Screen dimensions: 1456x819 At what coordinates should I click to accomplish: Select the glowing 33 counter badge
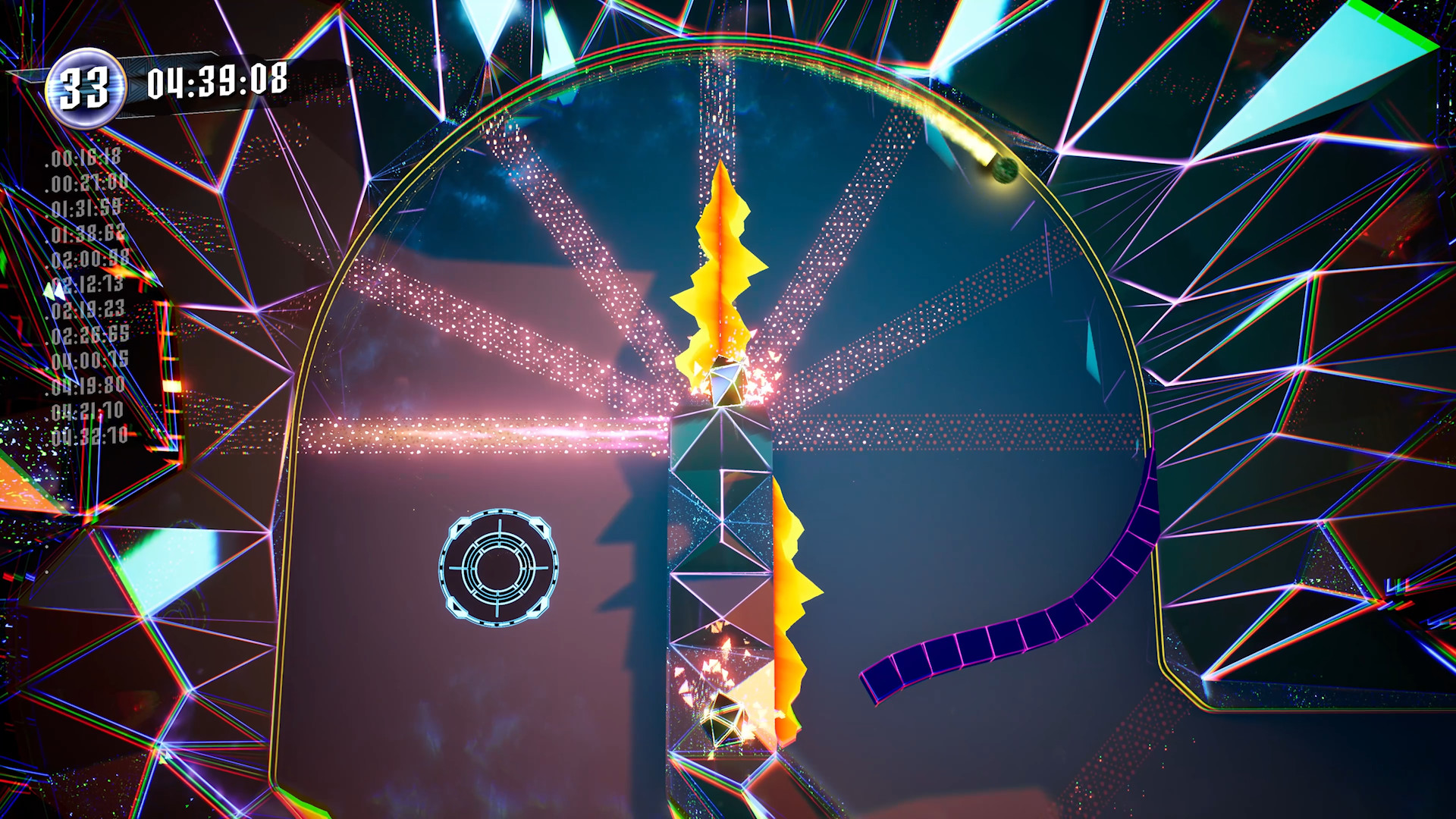(x=86, y=86)
